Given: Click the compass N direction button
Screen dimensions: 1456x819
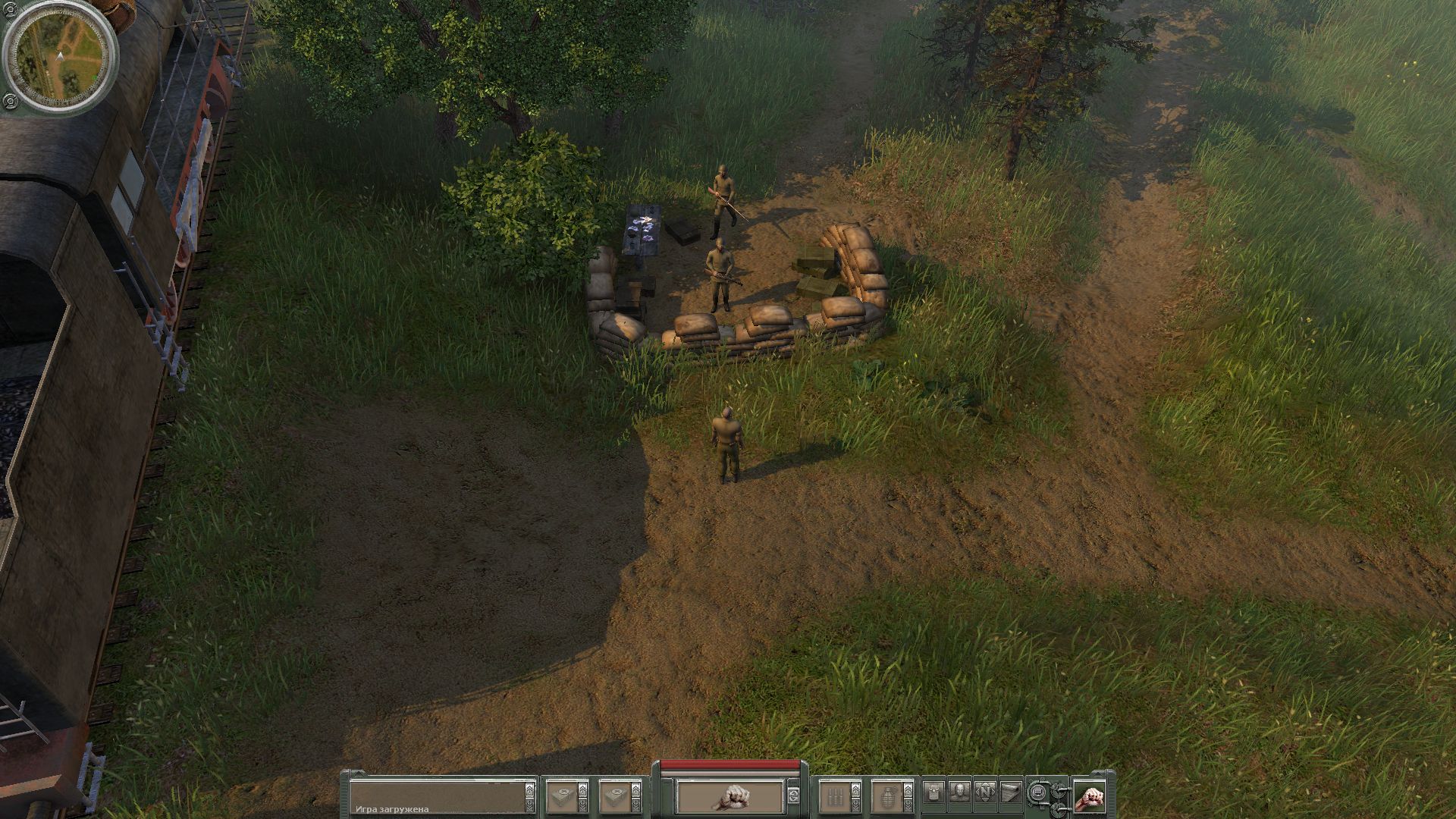Looking at the screenshot, I should [x=985, y=793].
